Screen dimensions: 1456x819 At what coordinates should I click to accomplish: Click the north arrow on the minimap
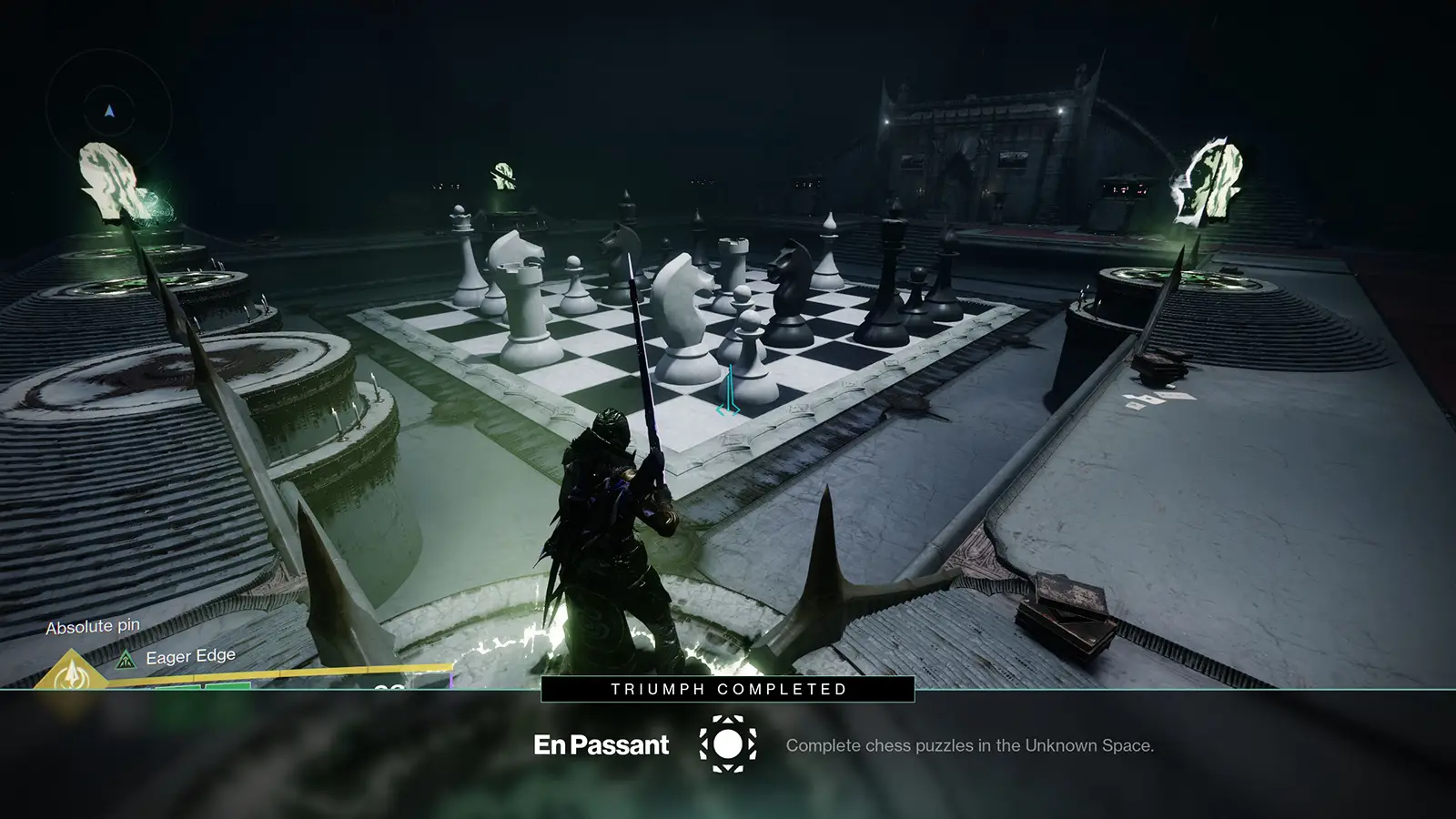108,109
